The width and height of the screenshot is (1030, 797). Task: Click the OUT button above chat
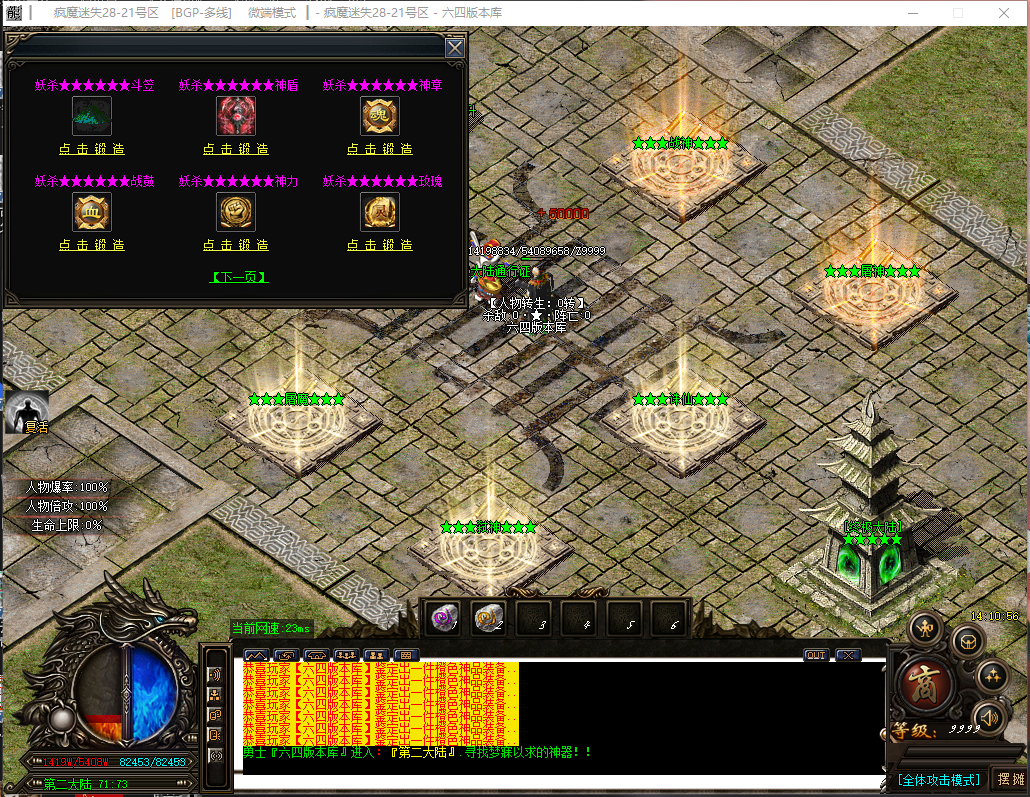(816, 655)
